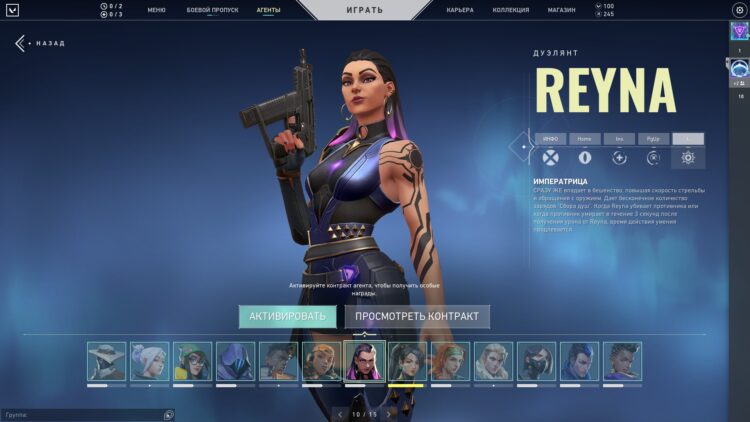The width and height of the screenshot is (750, 422).
Task: Select the Jett white-haired agent portrait
Action: tap(149, 361)
